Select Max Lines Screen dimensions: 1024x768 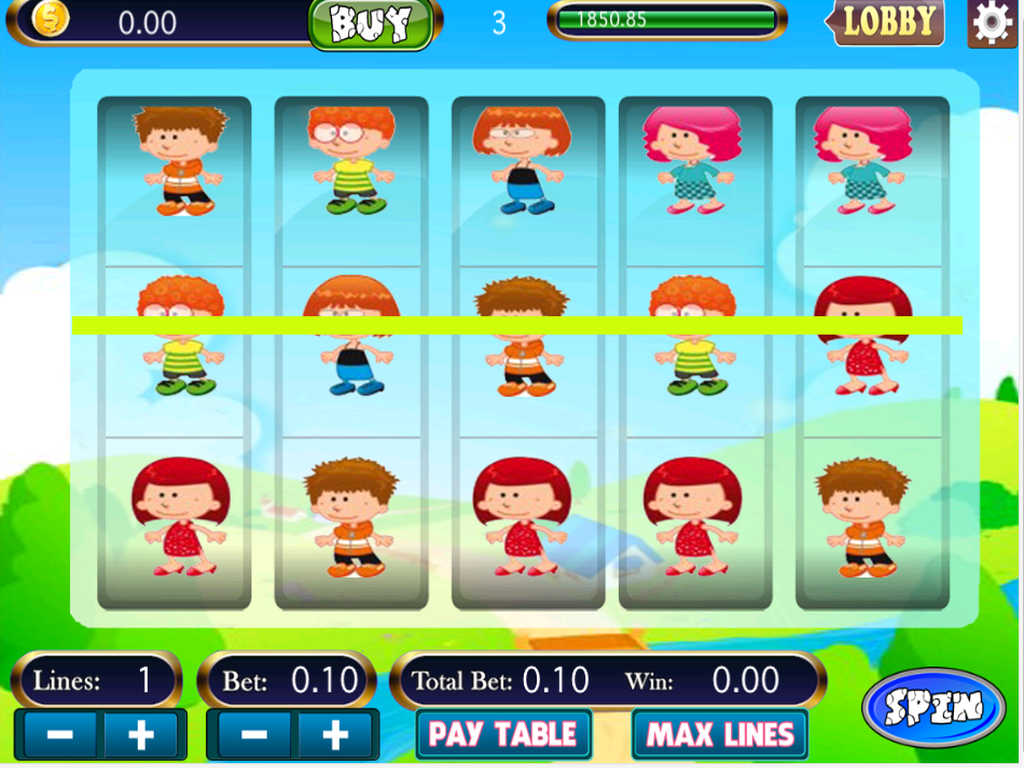(x=720, y=735)
